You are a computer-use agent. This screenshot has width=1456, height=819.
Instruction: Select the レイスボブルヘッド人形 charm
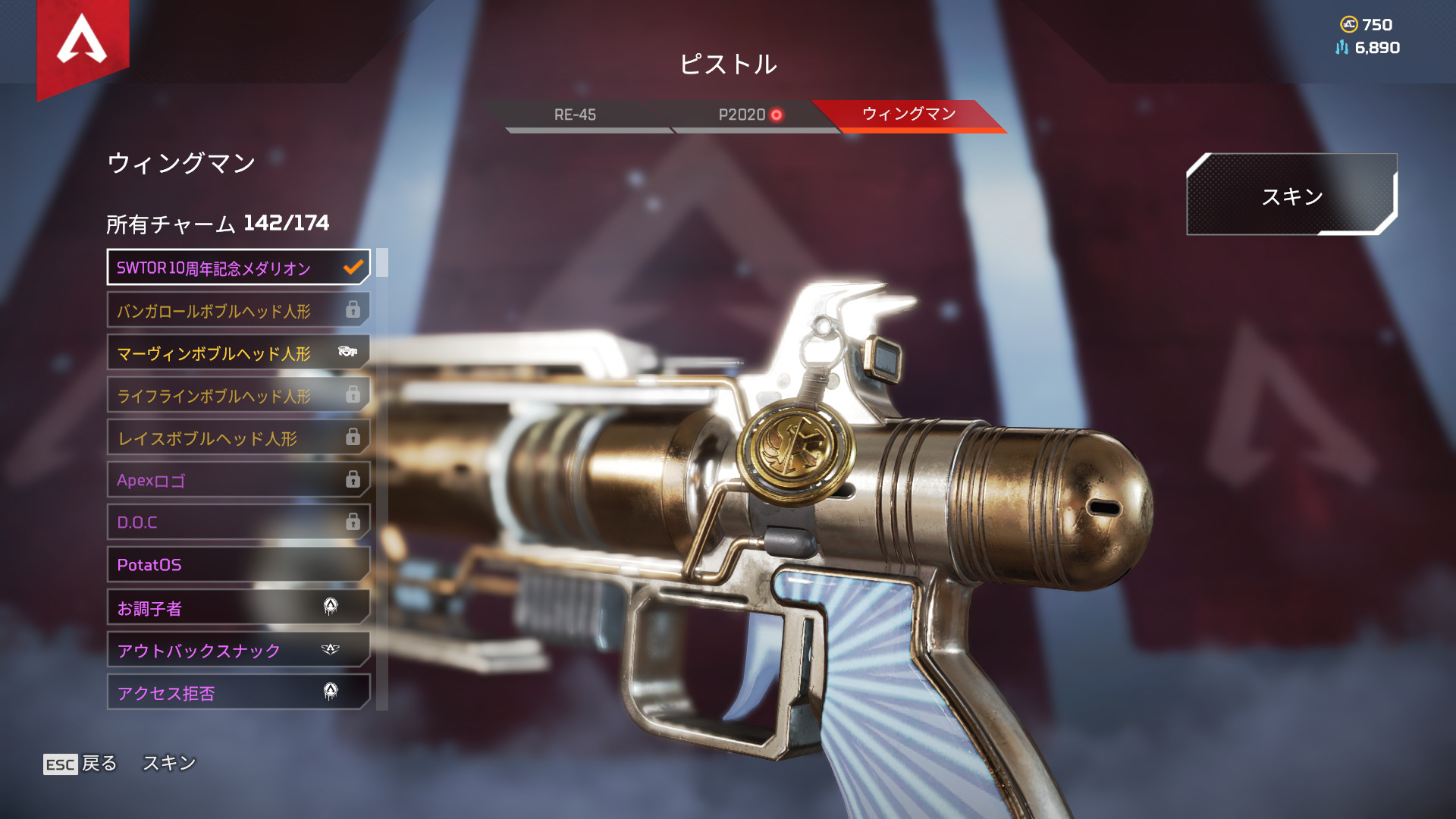(x=238, y=438)
